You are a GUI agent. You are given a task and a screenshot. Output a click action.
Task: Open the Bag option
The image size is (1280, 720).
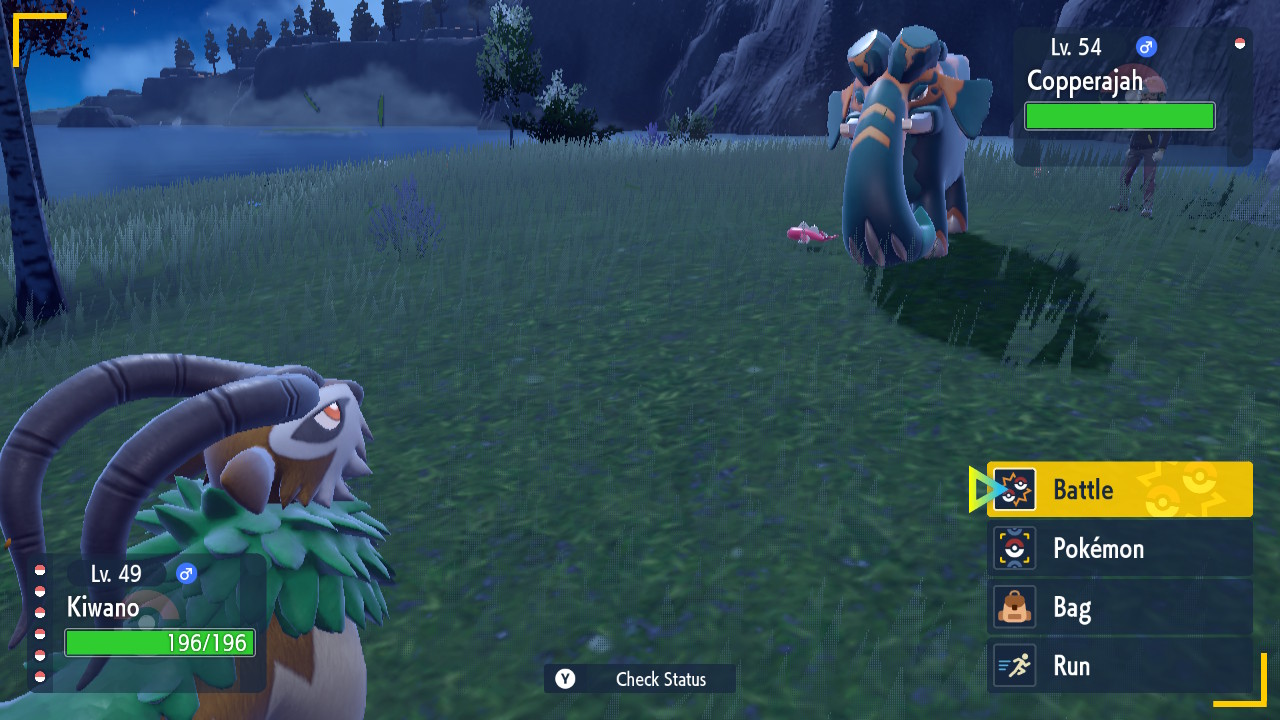pos(1119,608)
